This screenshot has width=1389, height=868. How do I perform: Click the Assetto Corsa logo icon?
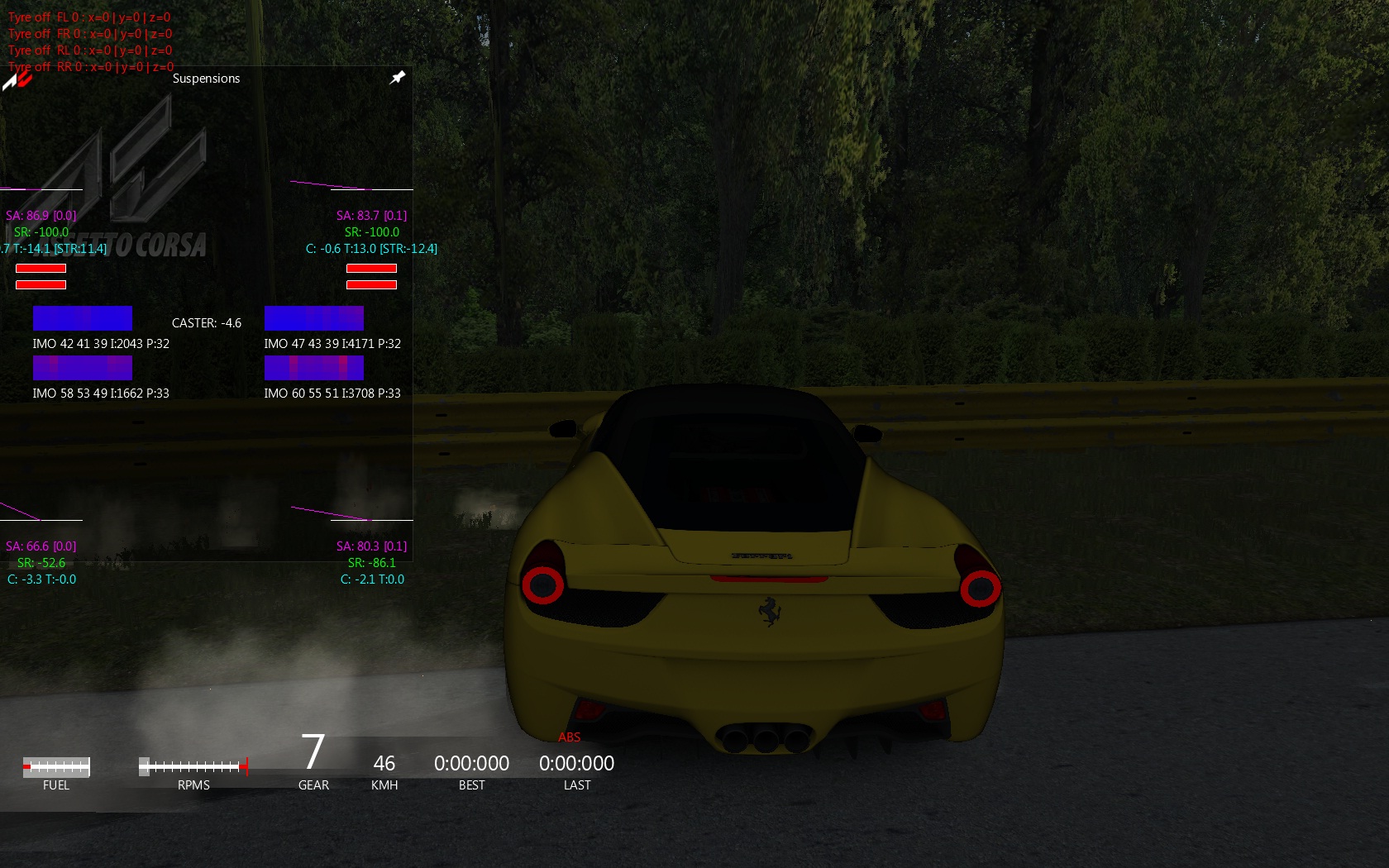pyautogui.click(x=17, y=79)
